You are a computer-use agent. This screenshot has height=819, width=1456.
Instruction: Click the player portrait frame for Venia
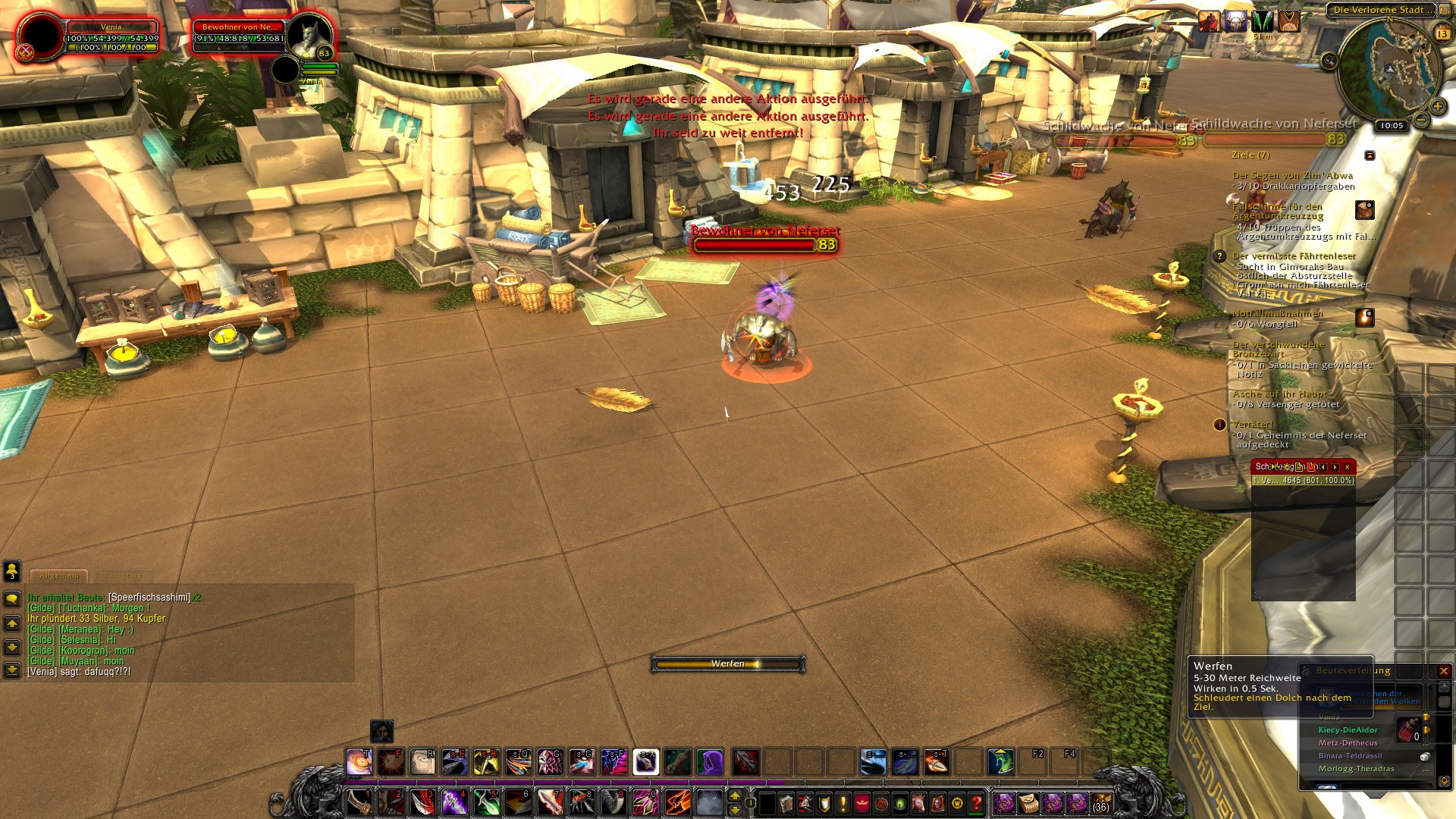point(41,36)
